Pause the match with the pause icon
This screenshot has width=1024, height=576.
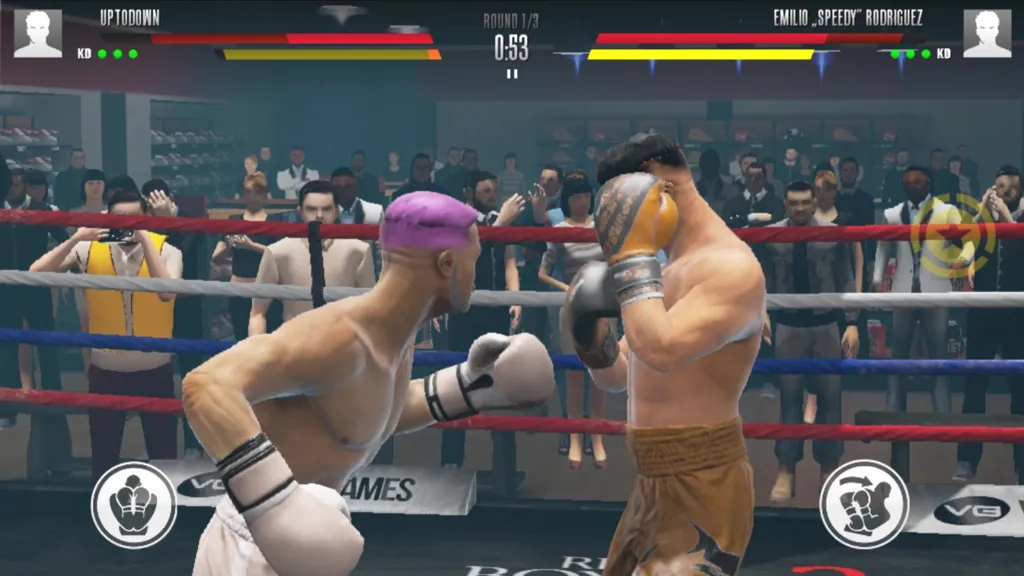[x=512, y=73]
